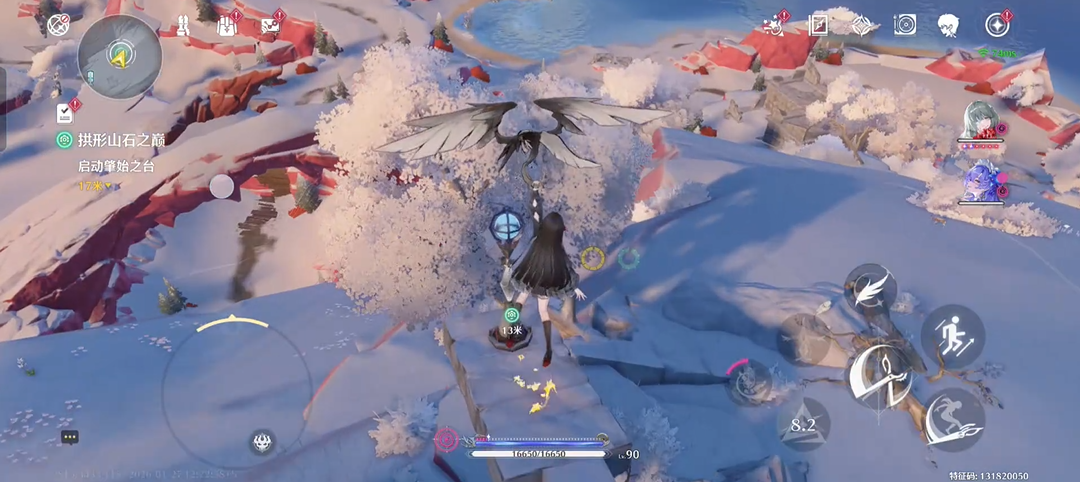This screenshot has width=1080, height=482.
Task: Open the music disc icon
Action: 905,25
